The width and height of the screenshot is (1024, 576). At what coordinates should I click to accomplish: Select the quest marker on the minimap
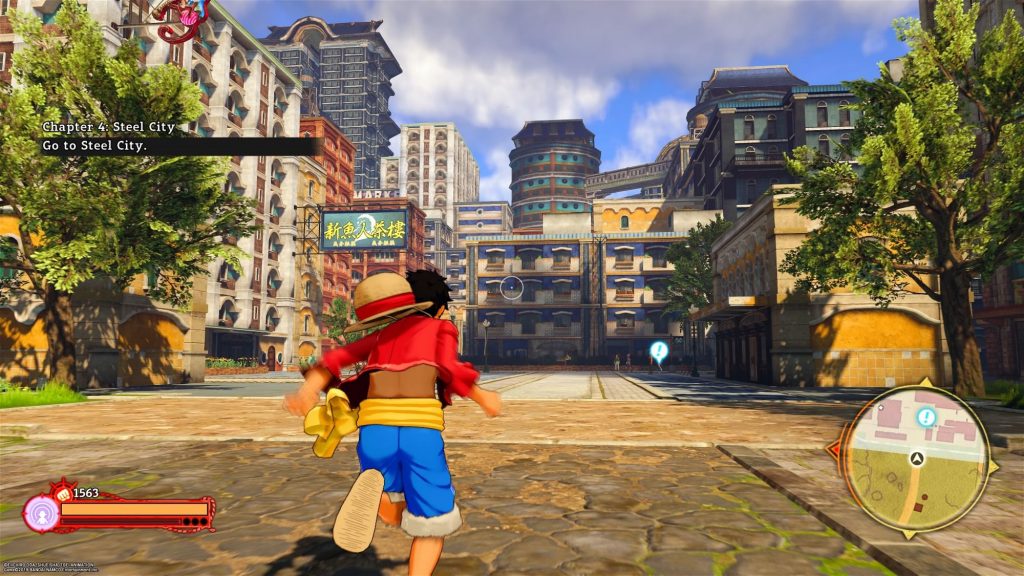click(927, 416)
